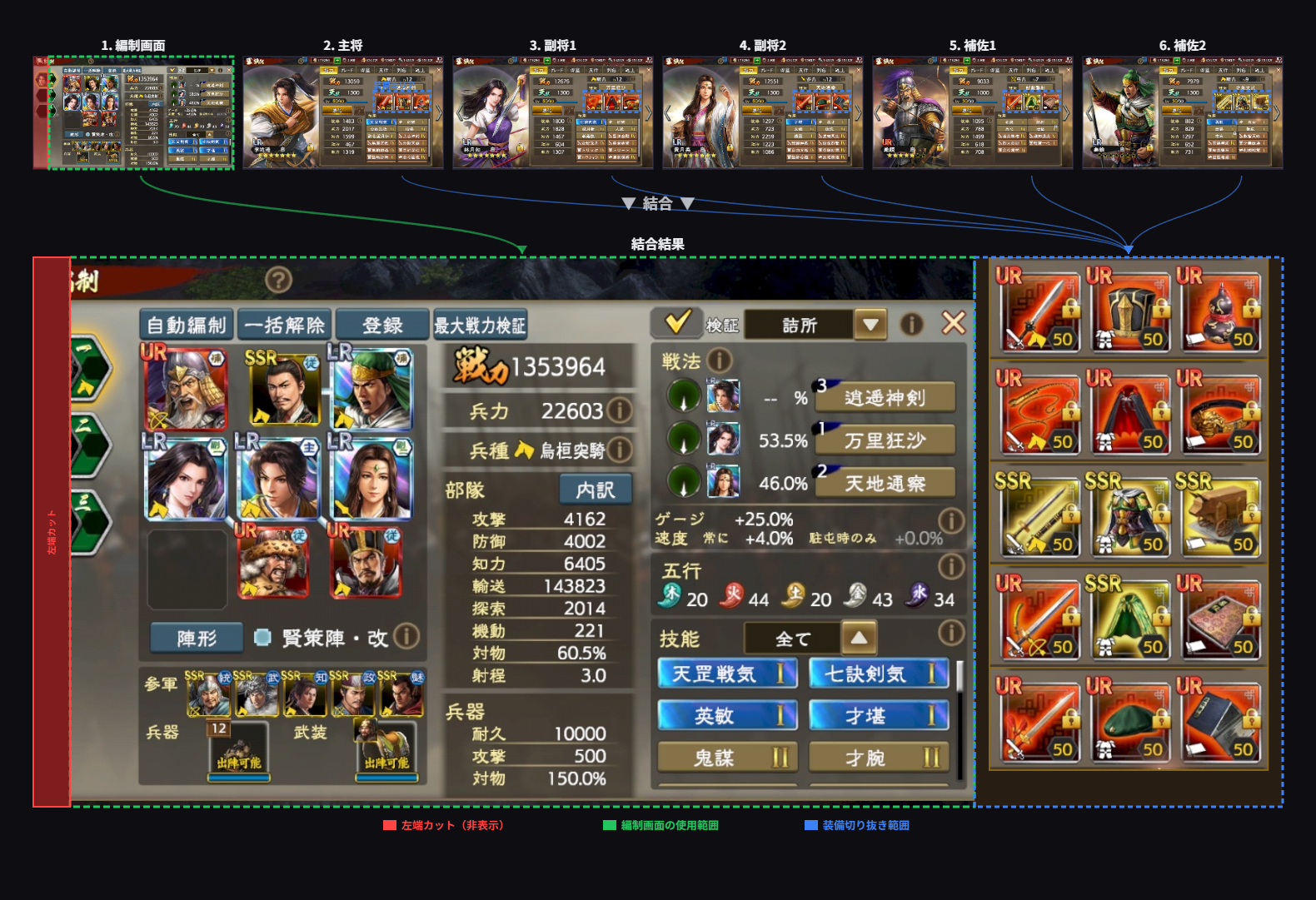The image size is (1316, 900).
Task: Click the 自動編制 auto-formation button
Action: 187,325
